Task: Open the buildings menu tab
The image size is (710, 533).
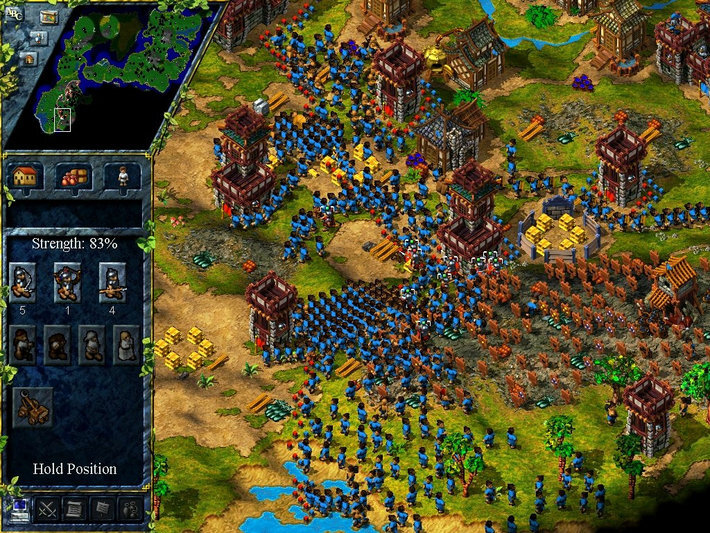Action: point(26,176)
